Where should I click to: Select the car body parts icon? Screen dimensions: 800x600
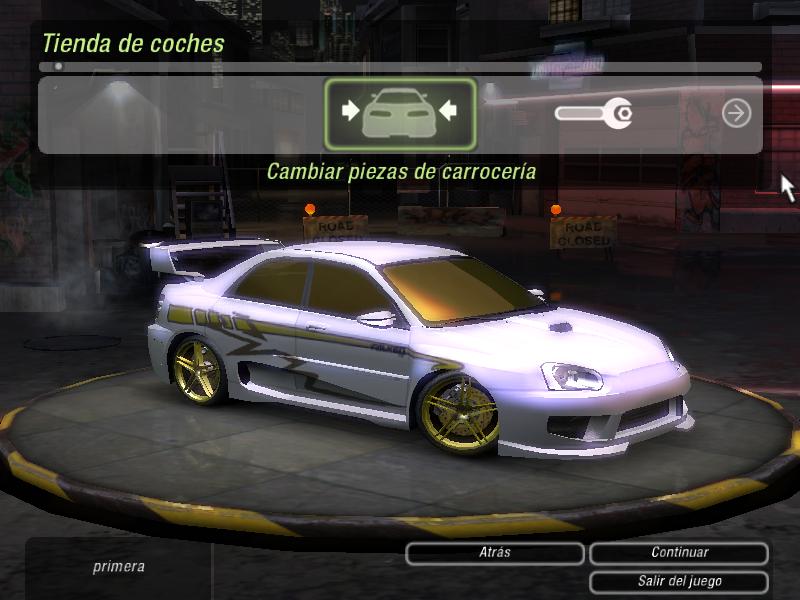click(400, 113)
